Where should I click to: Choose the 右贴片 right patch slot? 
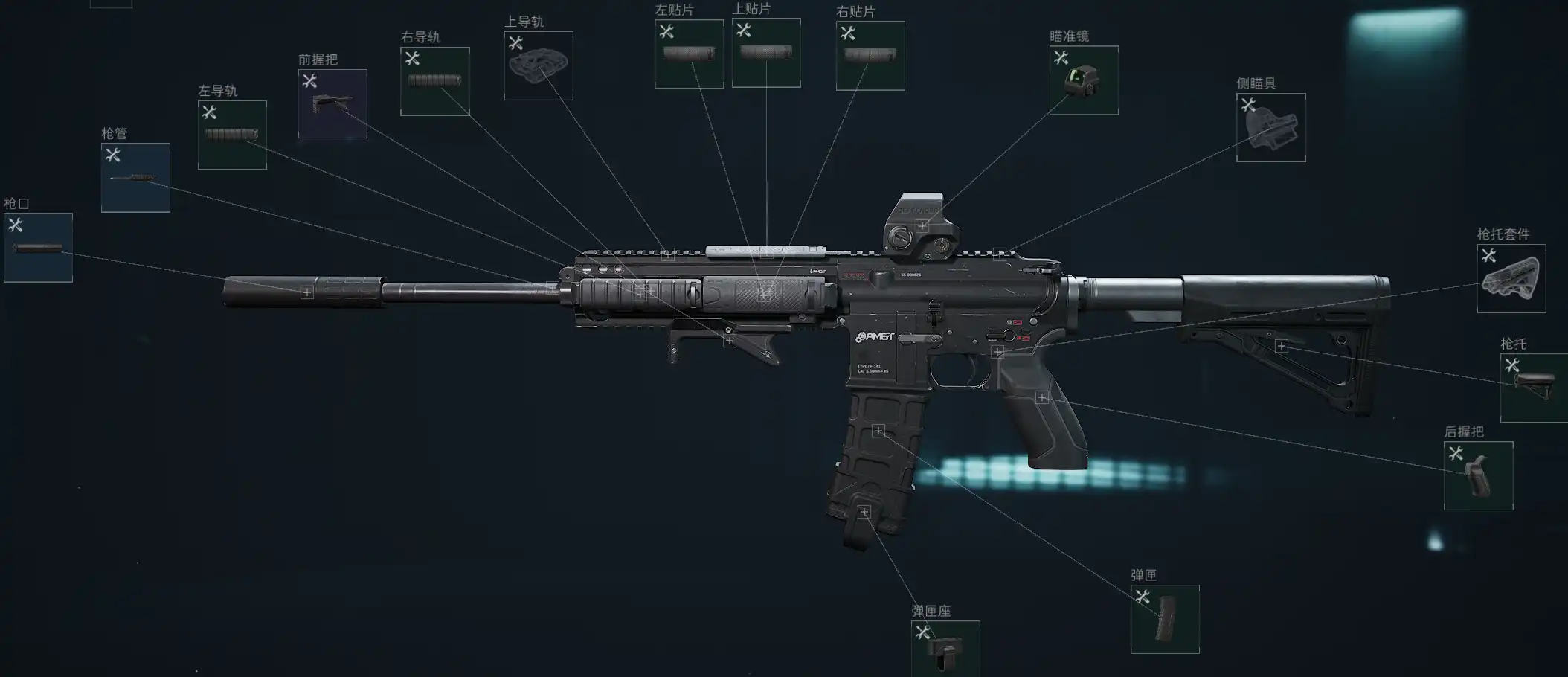pyautogui.click(x=870, y=56)
